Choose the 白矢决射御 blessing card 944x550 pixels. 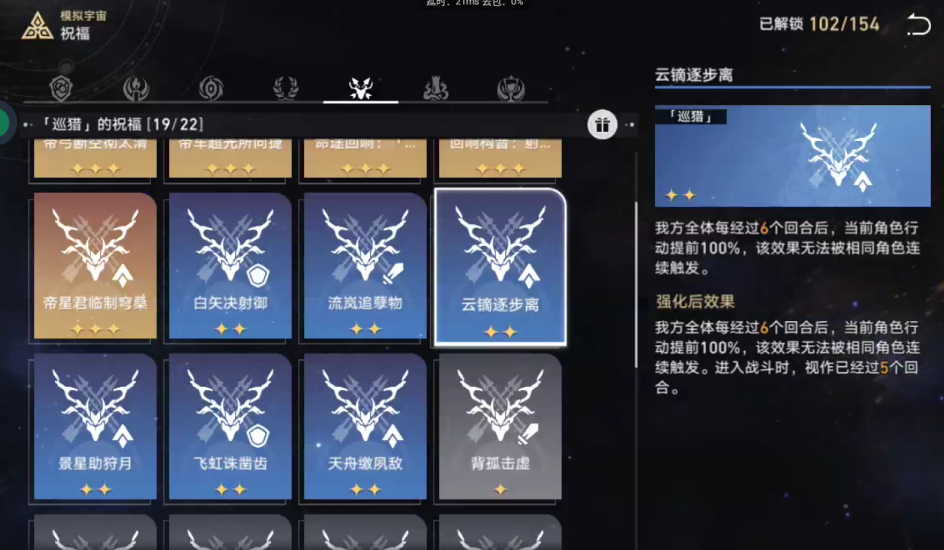[230, 265]
